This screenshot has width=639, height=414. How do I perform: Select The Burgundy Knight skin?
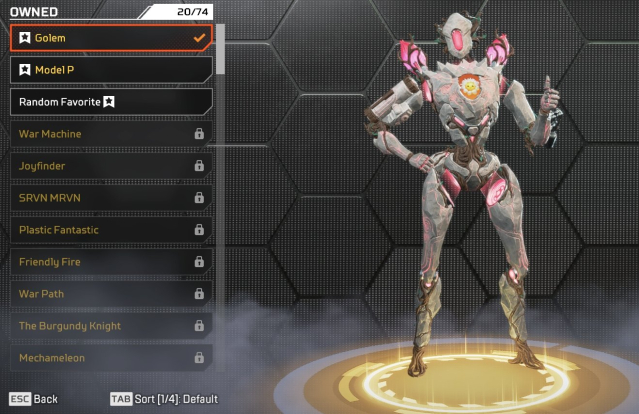click(x=110, y=326)
